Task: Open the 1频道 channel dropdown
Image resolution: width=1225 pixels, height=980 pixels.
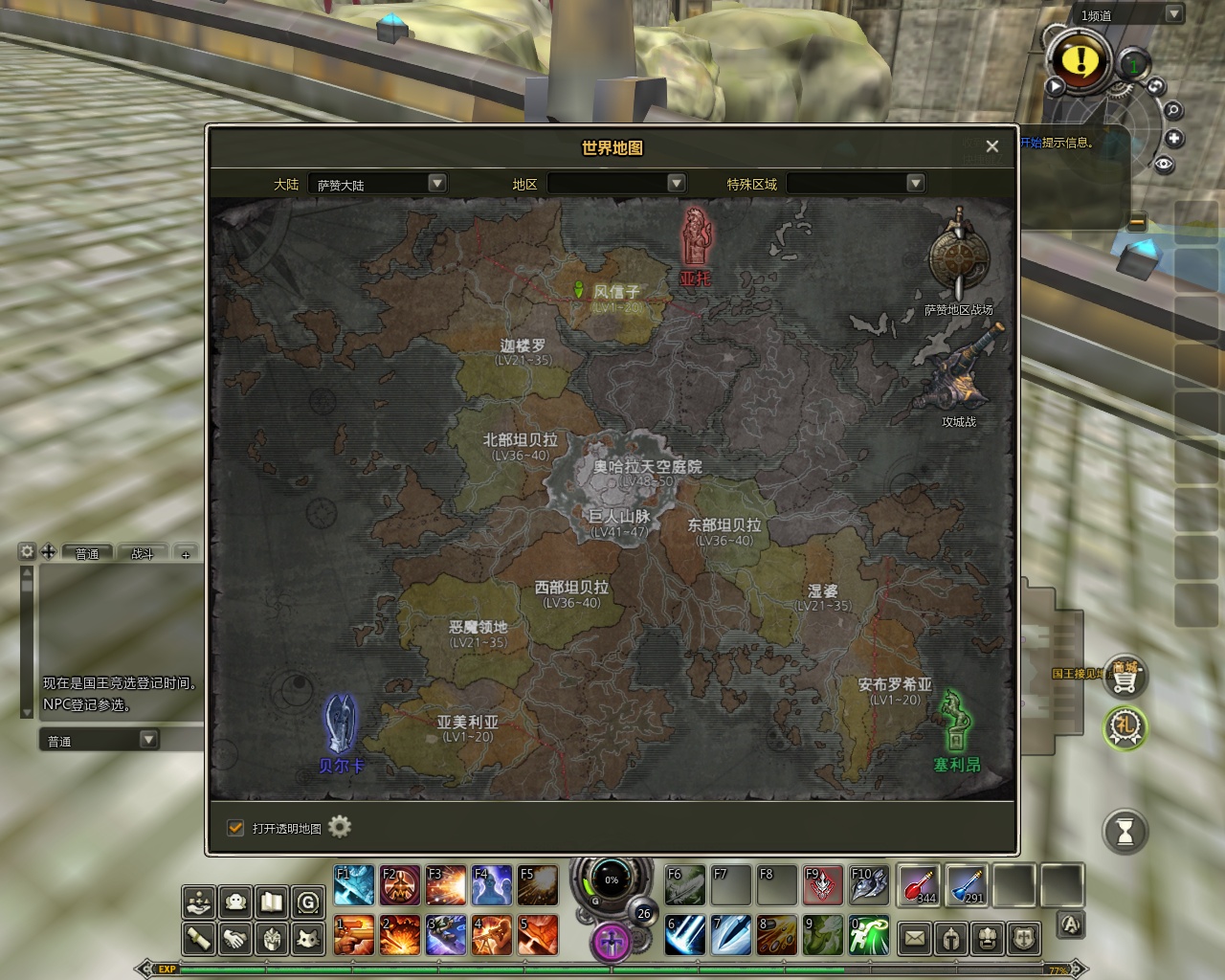Action: [x=1173, y=14]
